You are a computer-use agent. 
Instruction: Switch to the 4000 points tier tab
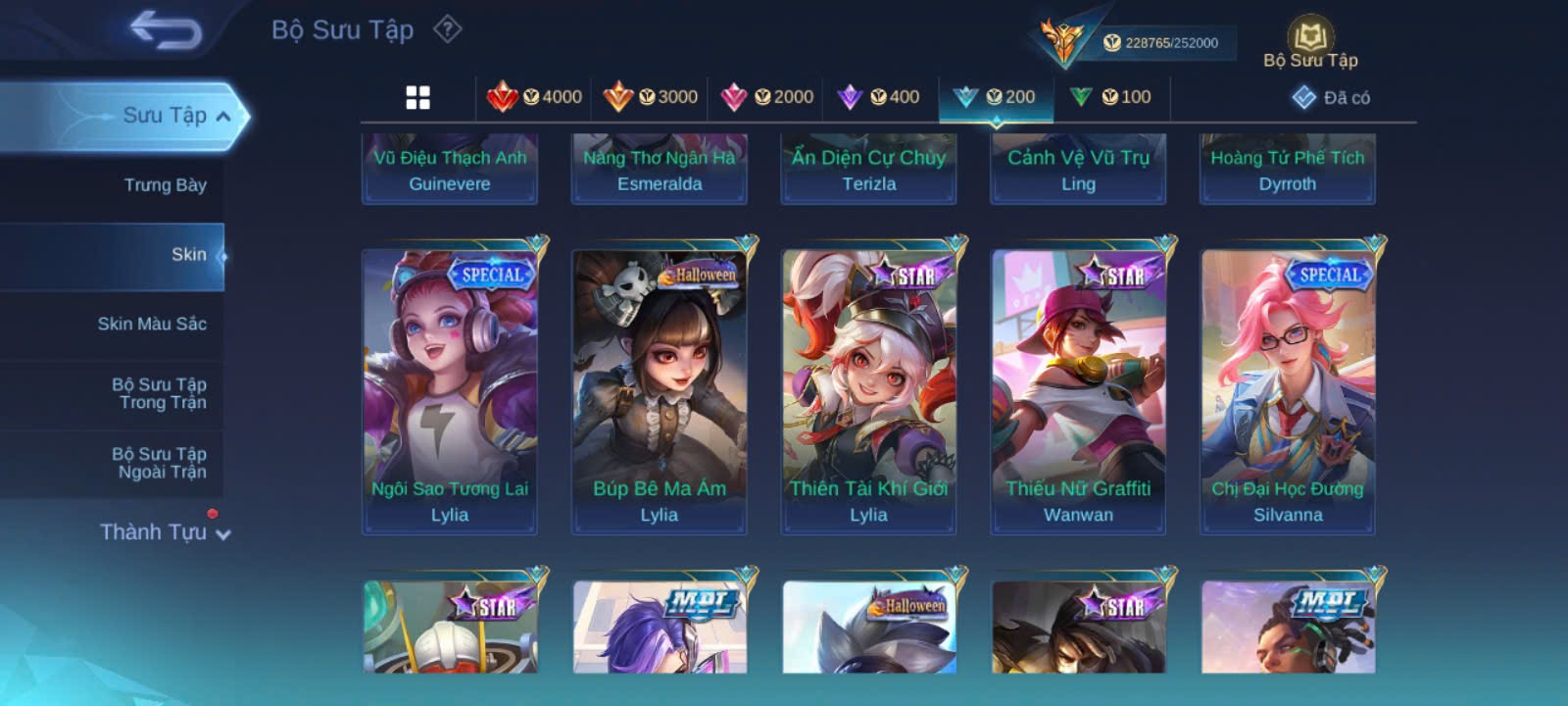(535, 97)
